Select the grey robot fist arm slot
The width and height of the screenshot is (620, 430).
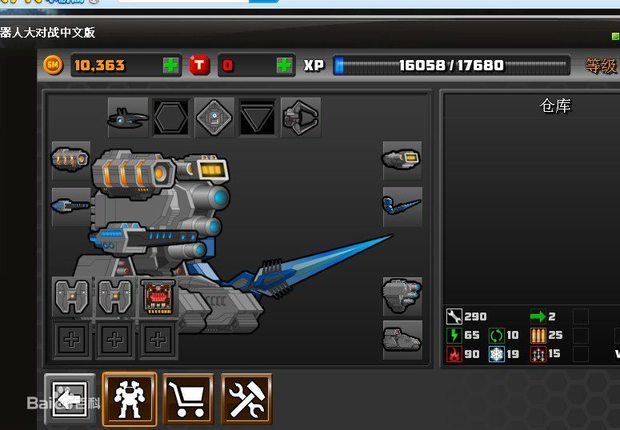point(402,296)
